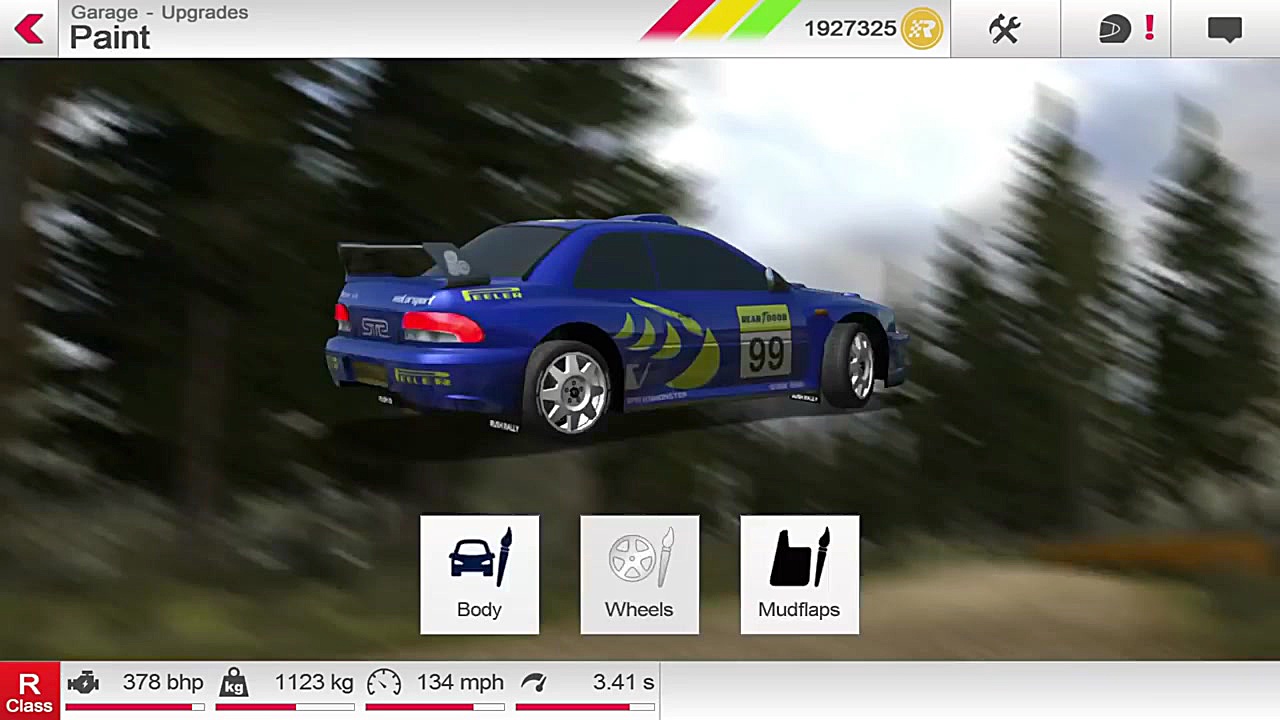
Task: Click the golden R currency coin icon
Action: pos(921,29)
